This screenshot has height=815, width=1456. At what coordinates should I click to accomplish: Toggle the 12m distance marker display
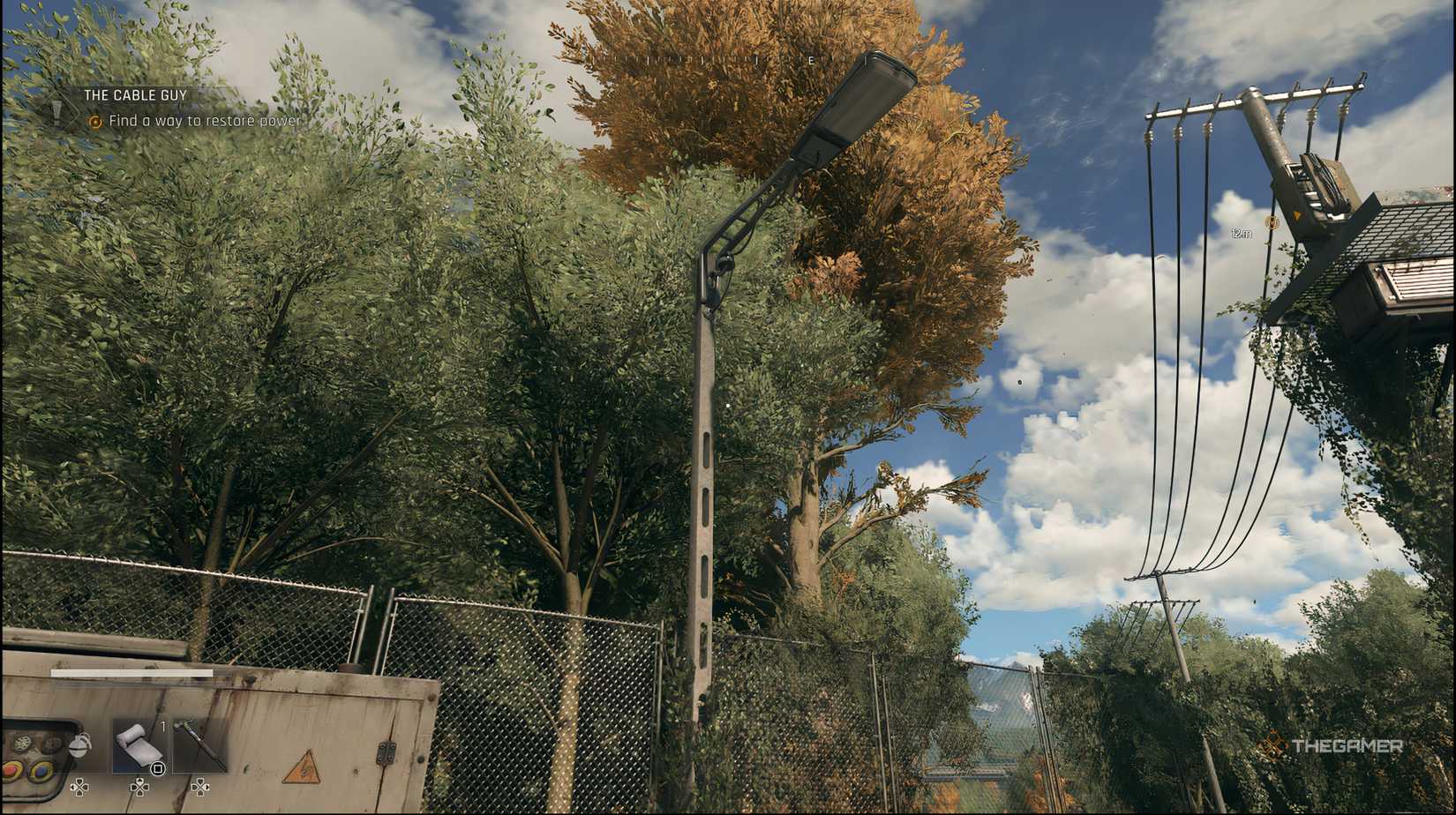[1242, 233]
